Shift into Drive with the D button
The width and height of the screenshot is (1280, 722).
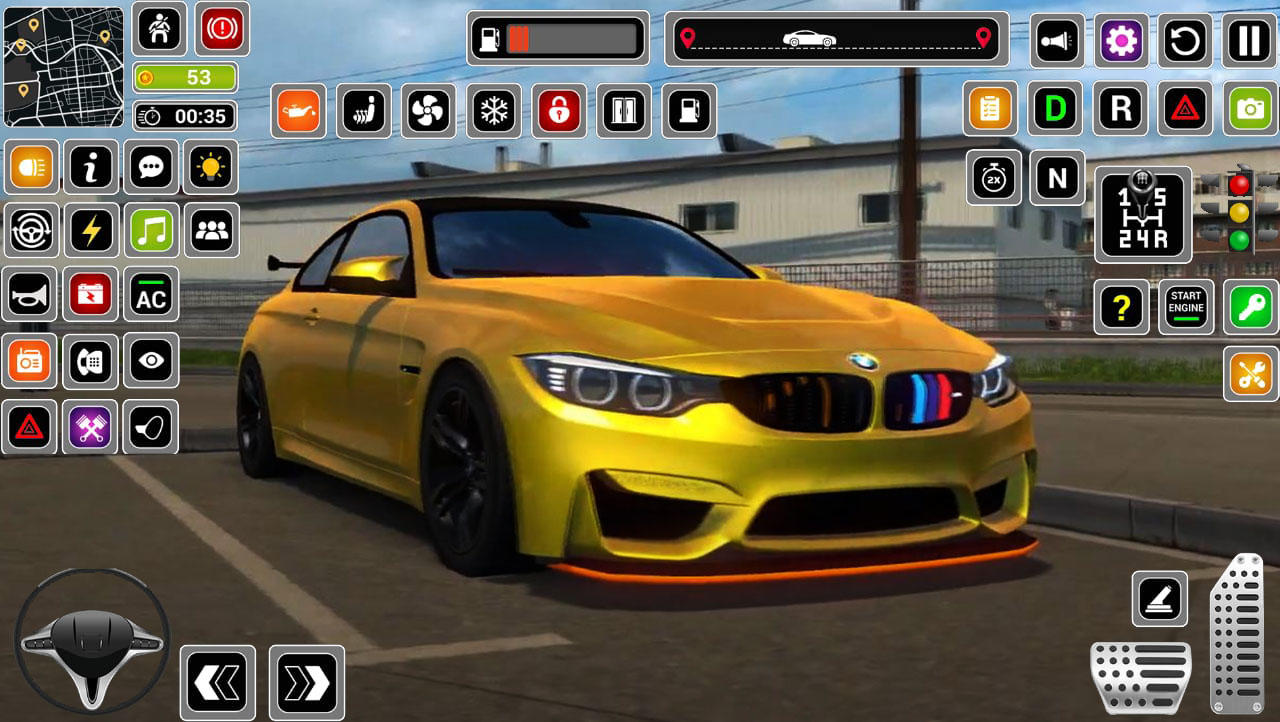tap(1055, 108)
